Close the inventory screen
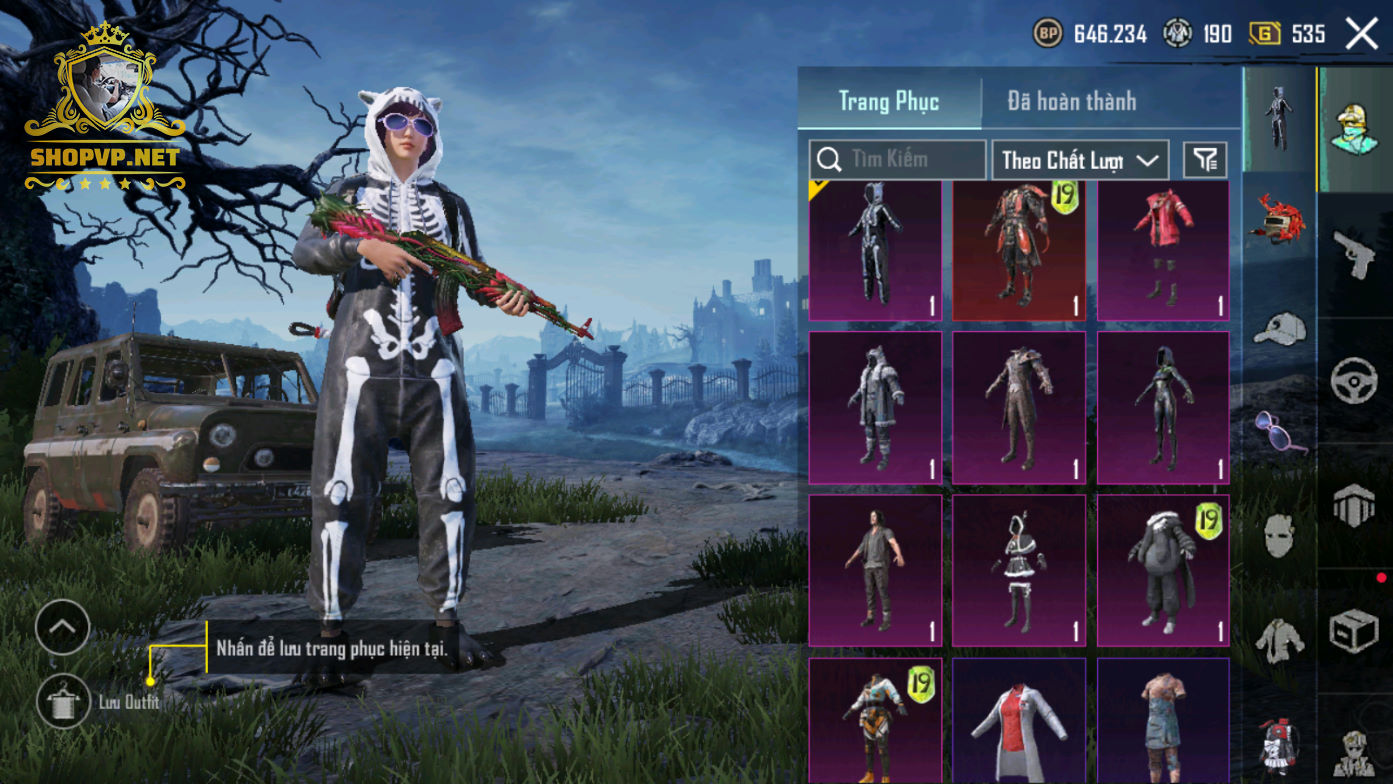The height and width of the screenshot is (784, 1393). (x=1361, y=34)
